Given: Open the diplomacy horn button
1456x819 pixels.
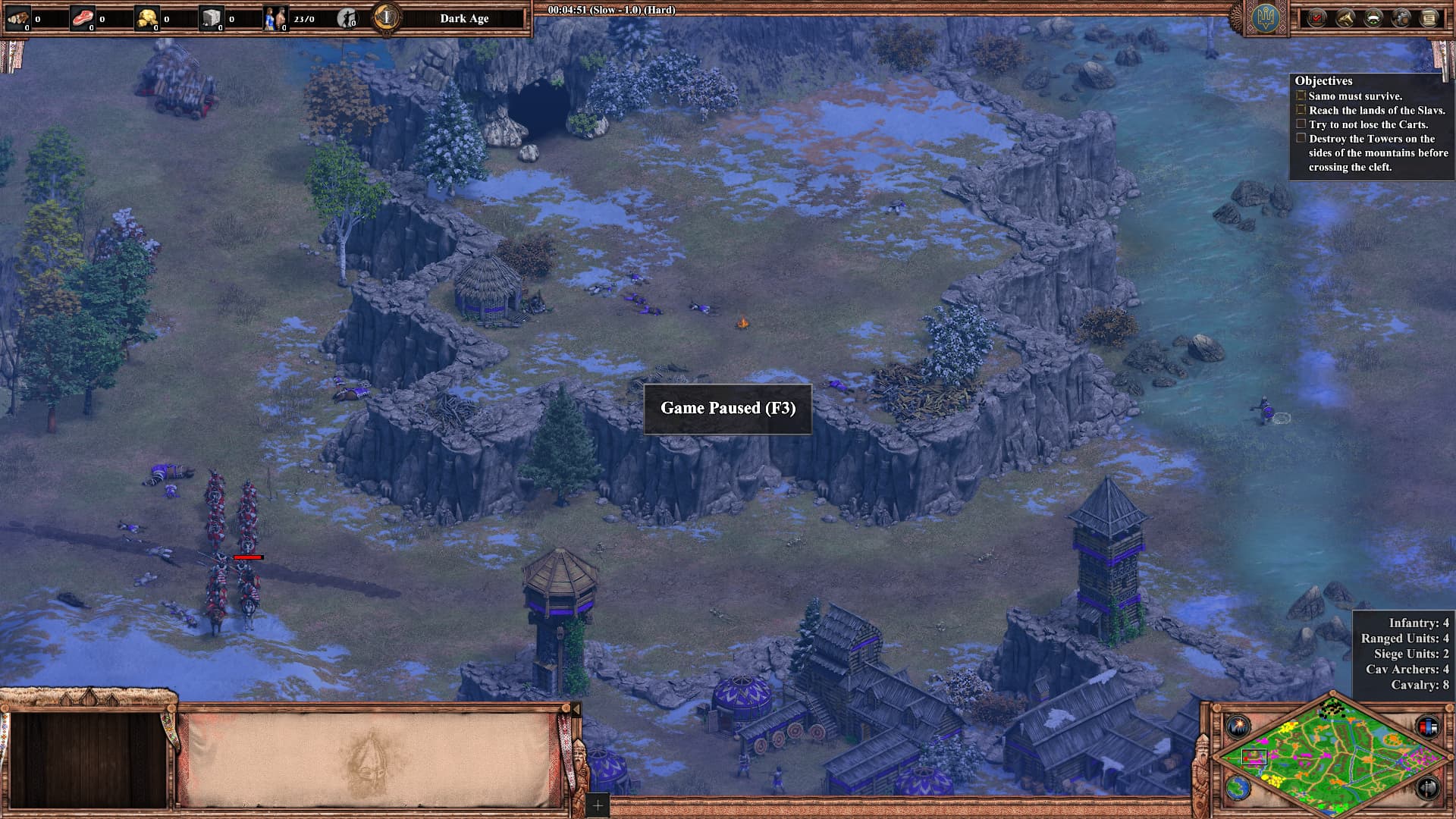Looking at the screenshot, I should click(1345, 18).
